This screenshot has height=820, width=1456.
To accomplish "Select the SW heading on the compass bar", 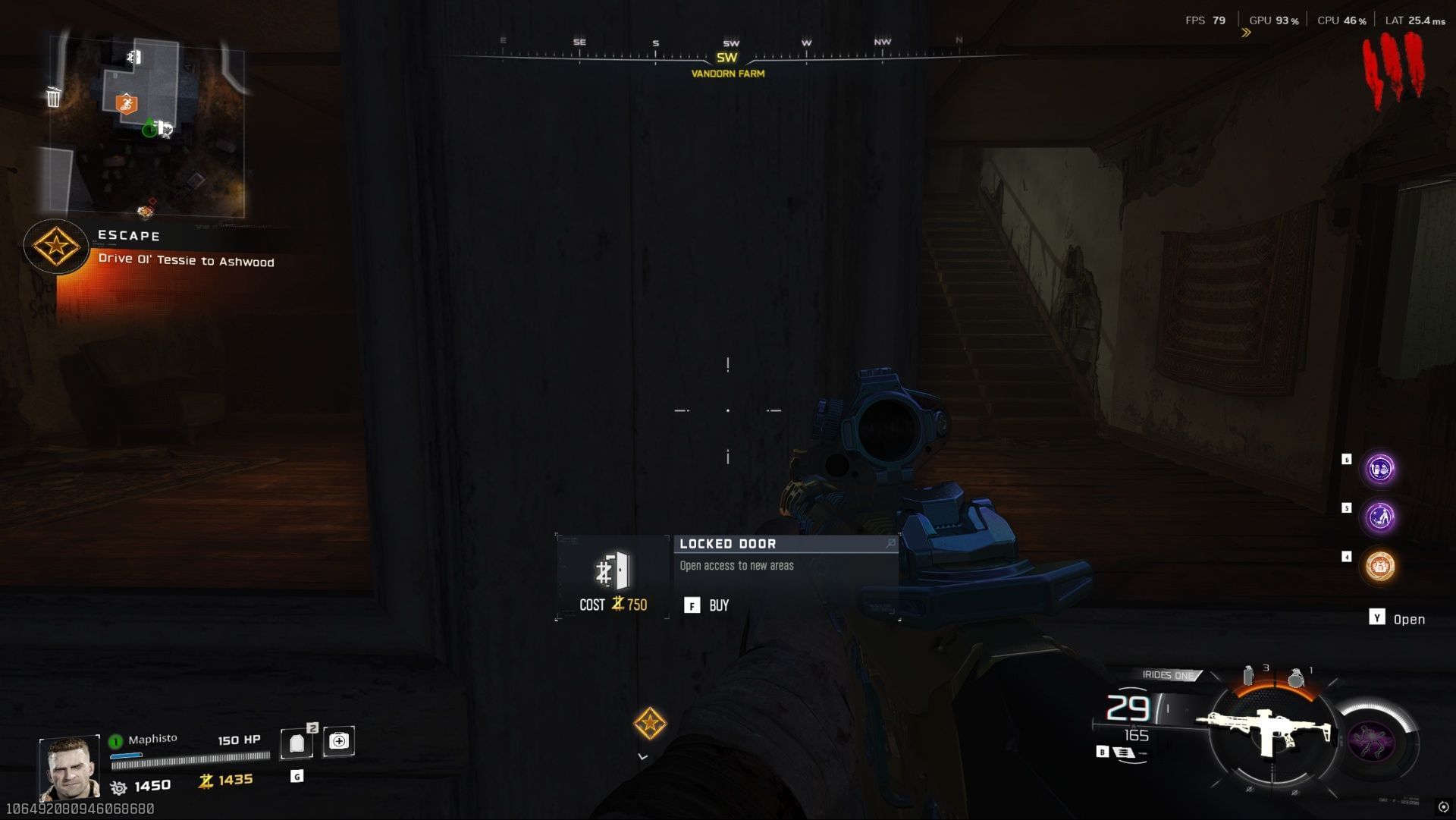I will (728, 56).
